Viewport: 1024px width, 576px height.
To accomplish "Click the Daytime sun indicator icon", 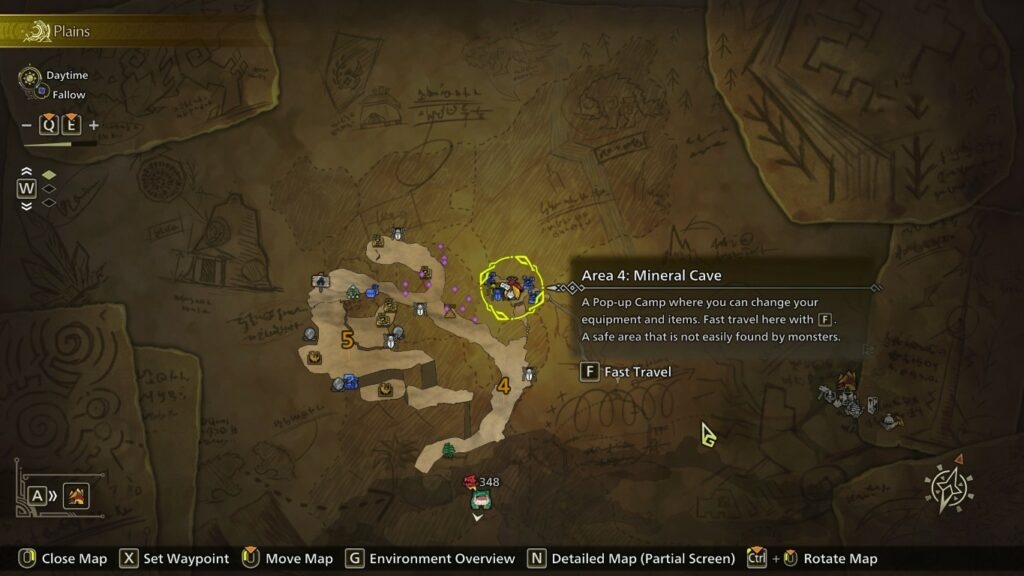I will (30, 76).
